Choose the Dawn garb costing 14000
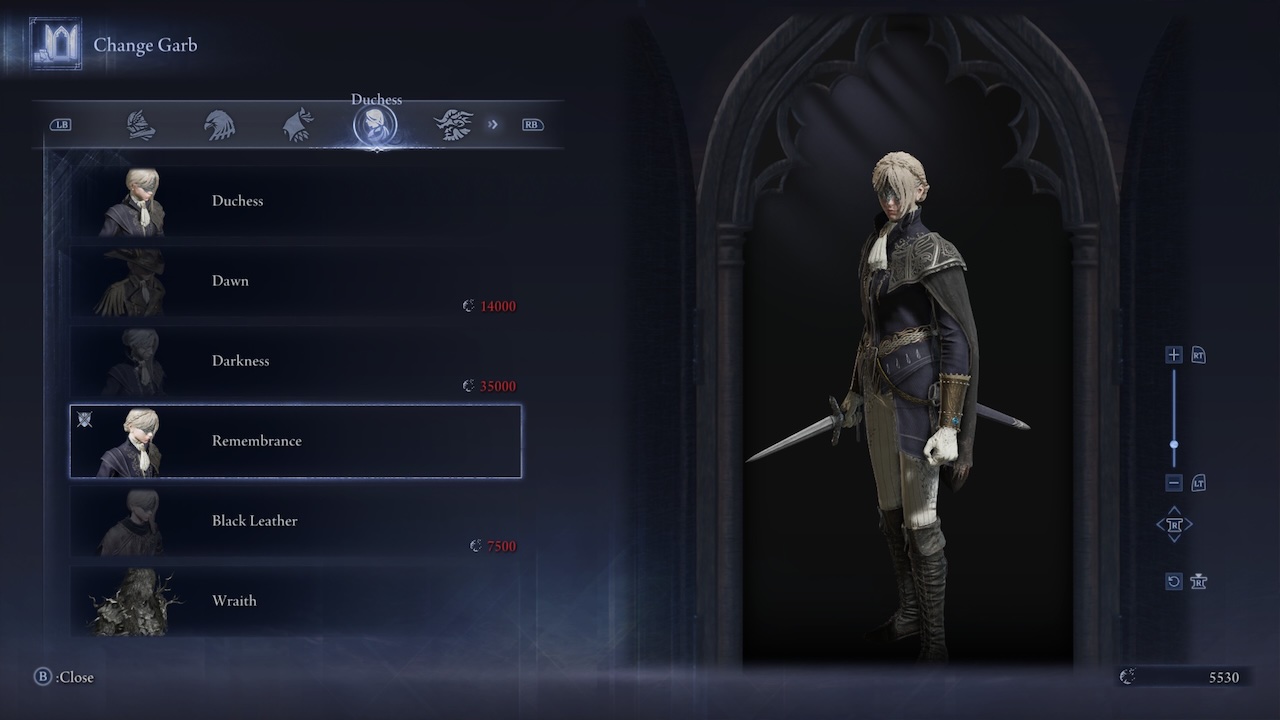This screenshot has width=1280, height=720. (x=295, y=281)
